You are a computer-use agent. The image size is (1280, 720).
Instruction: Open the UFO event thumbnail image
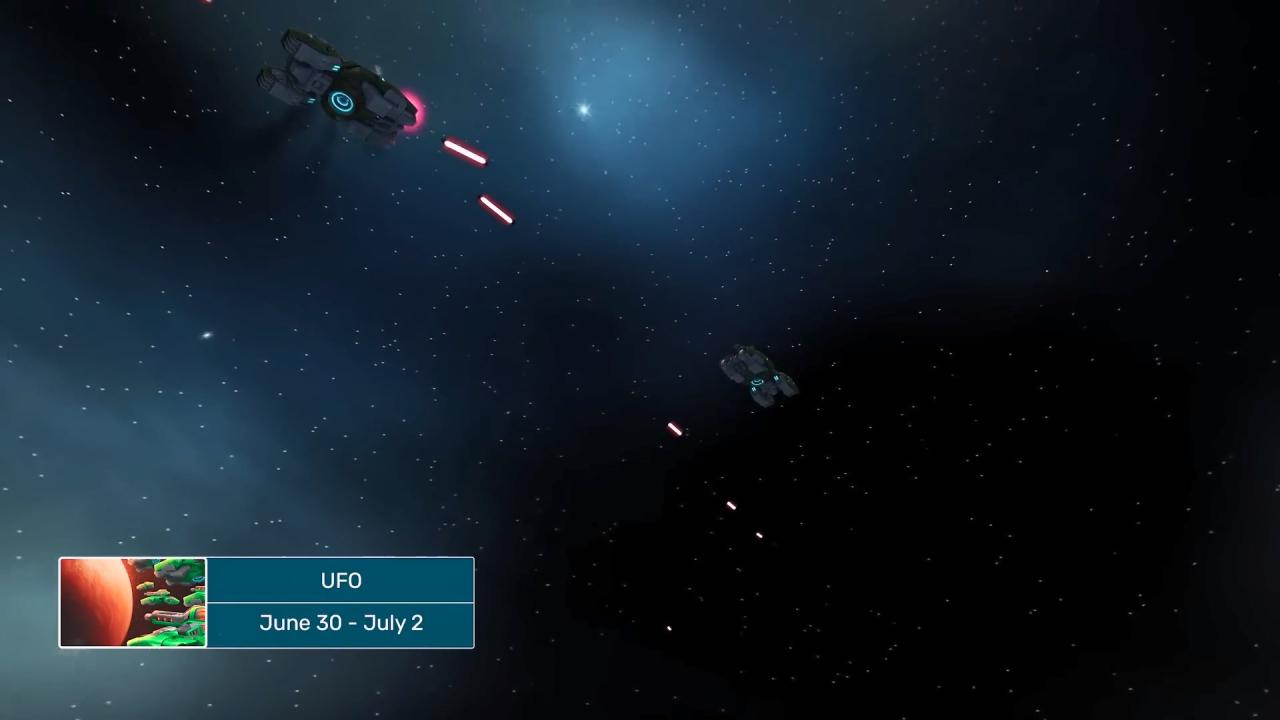point(133,602)
